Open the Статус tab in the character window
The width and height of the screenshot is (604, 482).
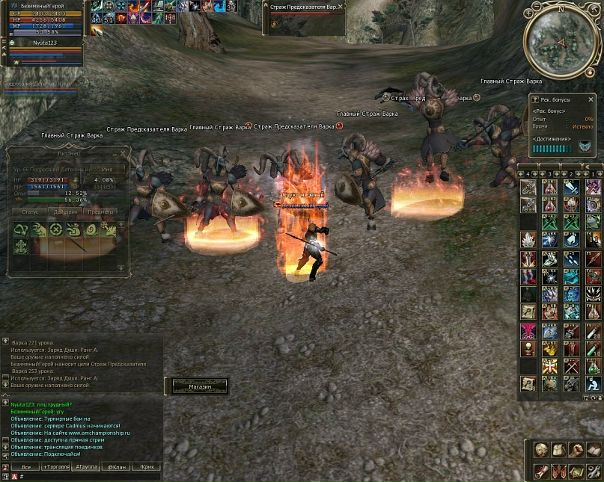click(x=32, y=212)
